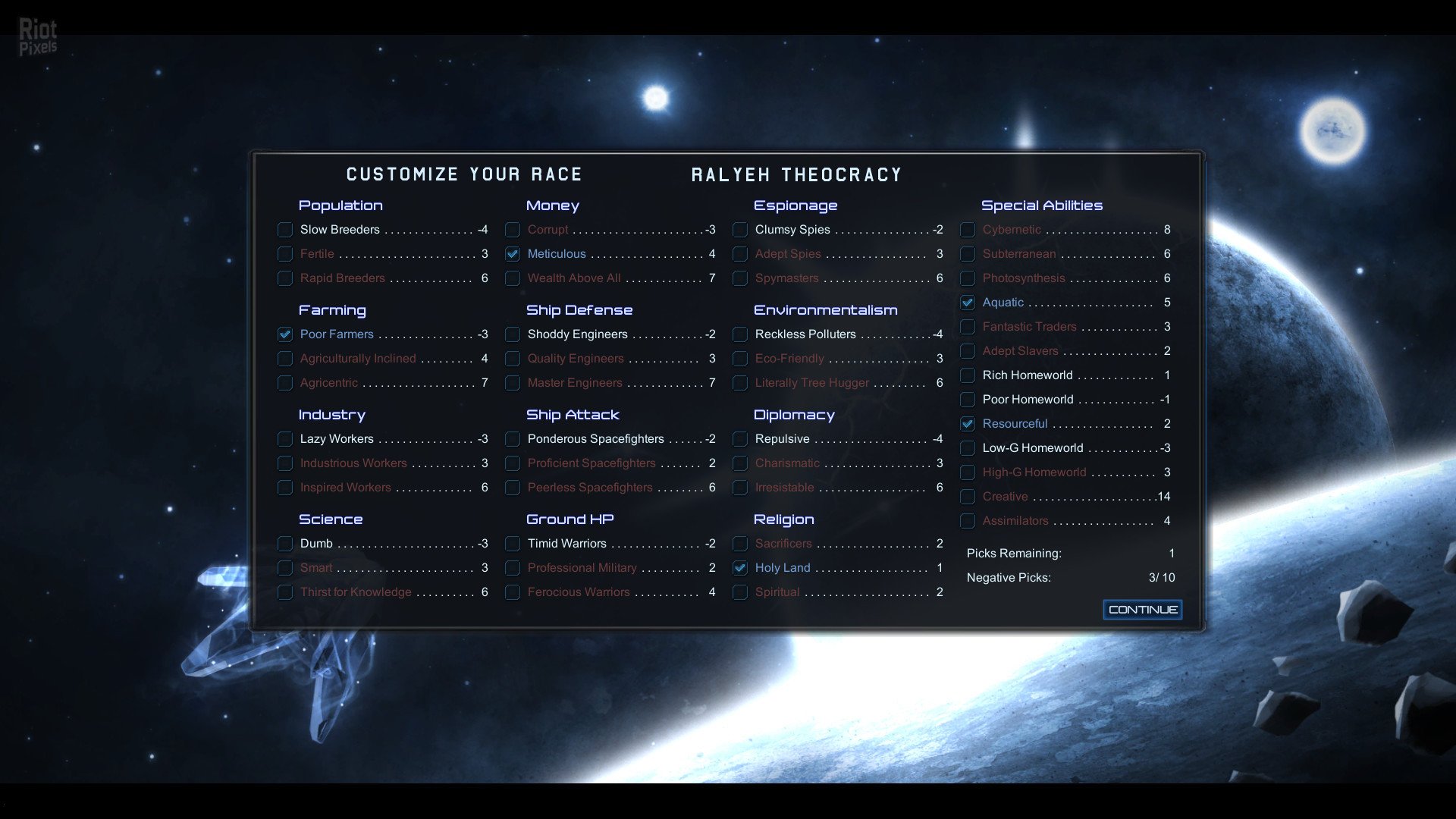This screenshot has width=1456, height=819.
Task: Check the Lazy Workers box
Action: pyautogui.click(x=285, y=439)
